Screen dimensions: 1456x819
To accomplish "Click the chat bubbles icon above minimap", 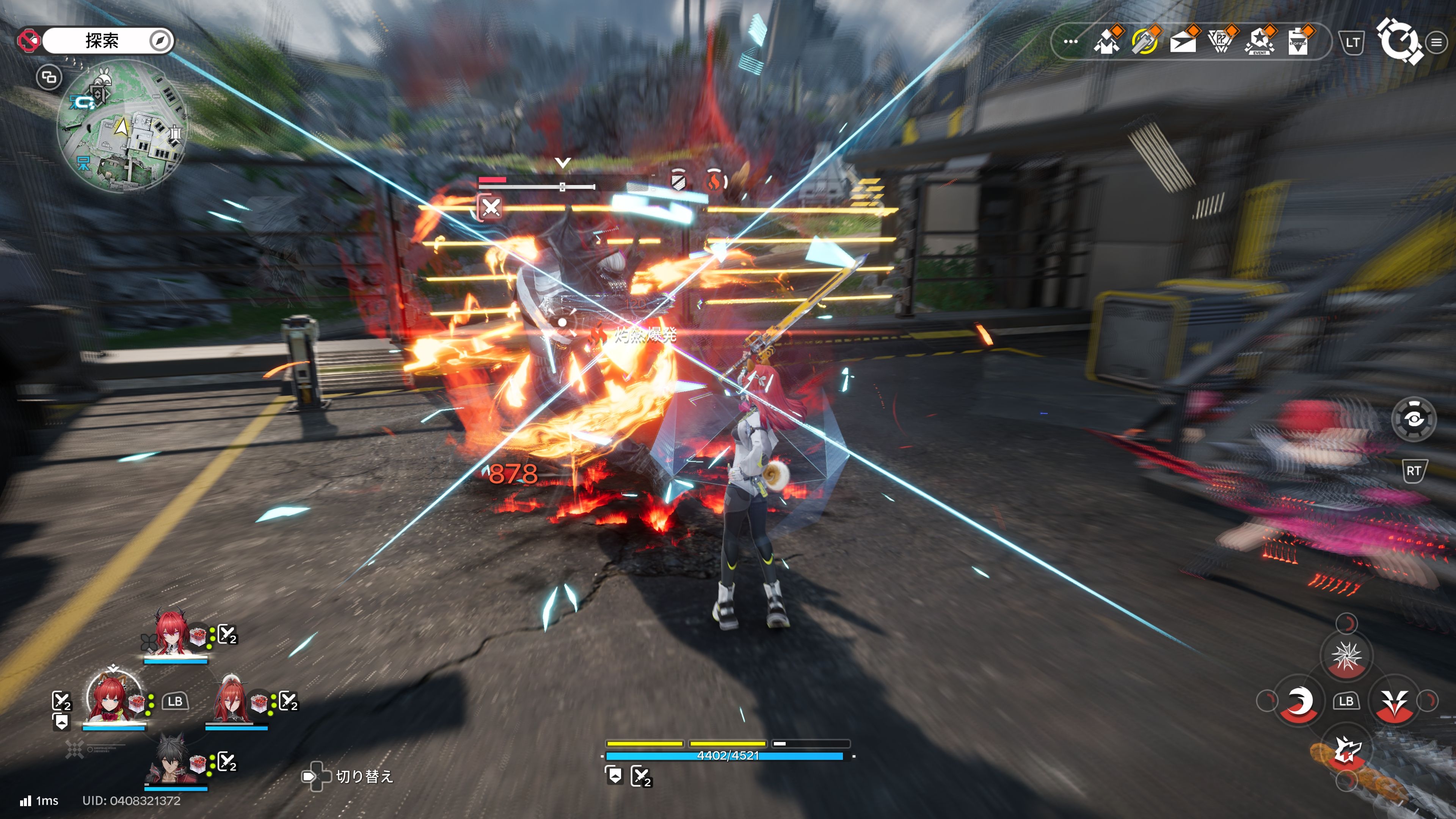I will [x=49, y=77].
